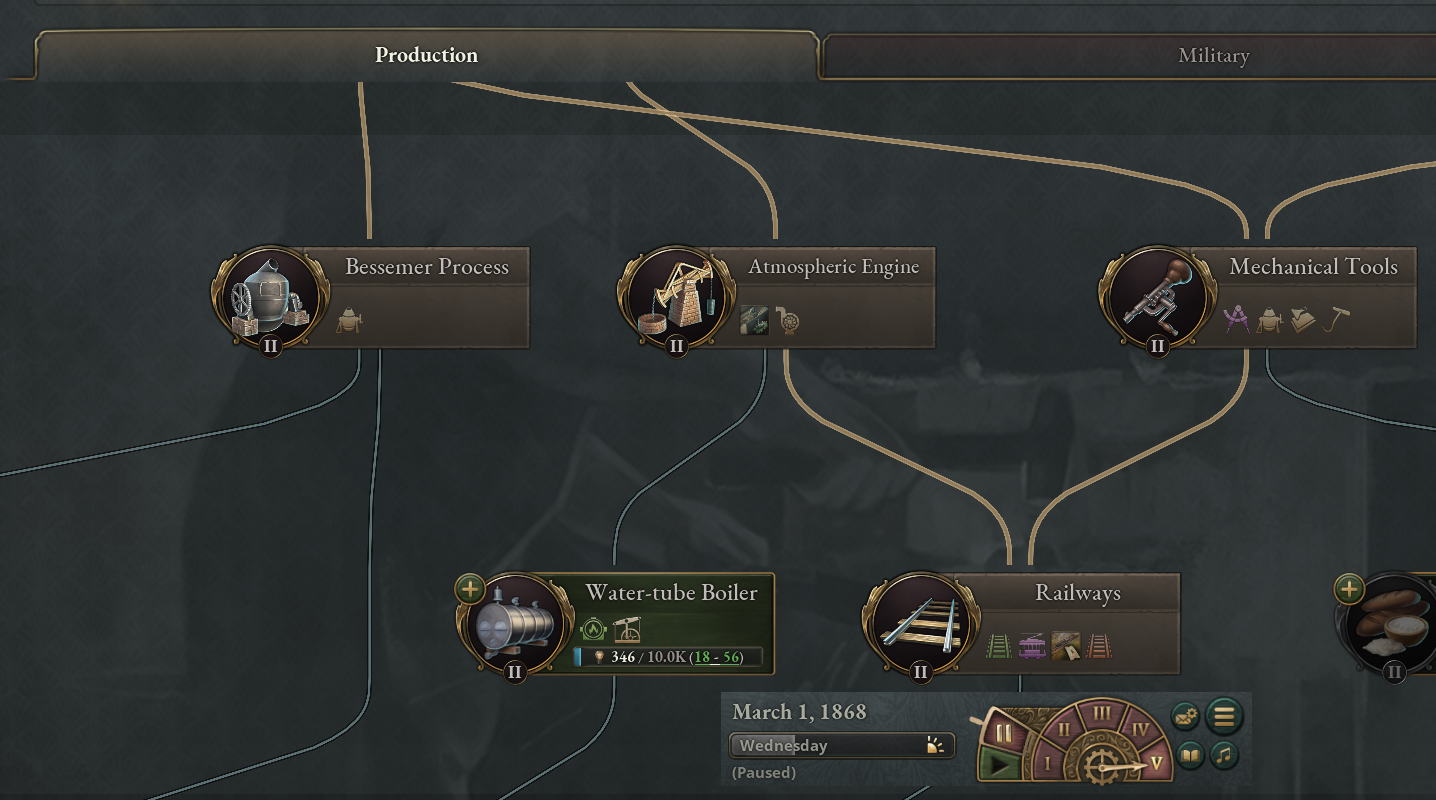This screenshot has width=1436, height=800.
Task: Open the music player note icon
Action: (x=1224, y=755)
